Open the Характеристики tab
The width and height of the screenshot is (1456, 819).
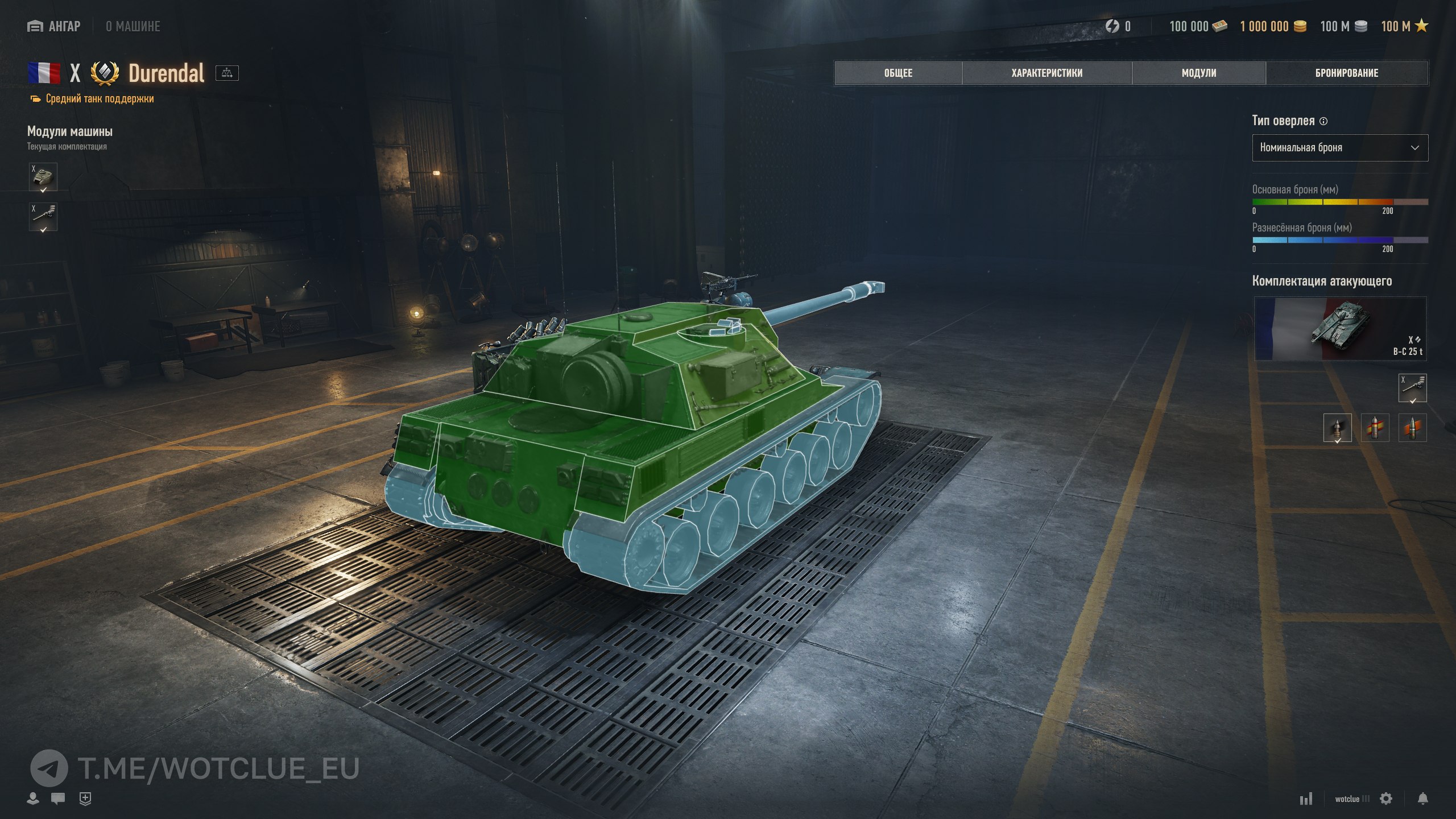coord(1046,73)
